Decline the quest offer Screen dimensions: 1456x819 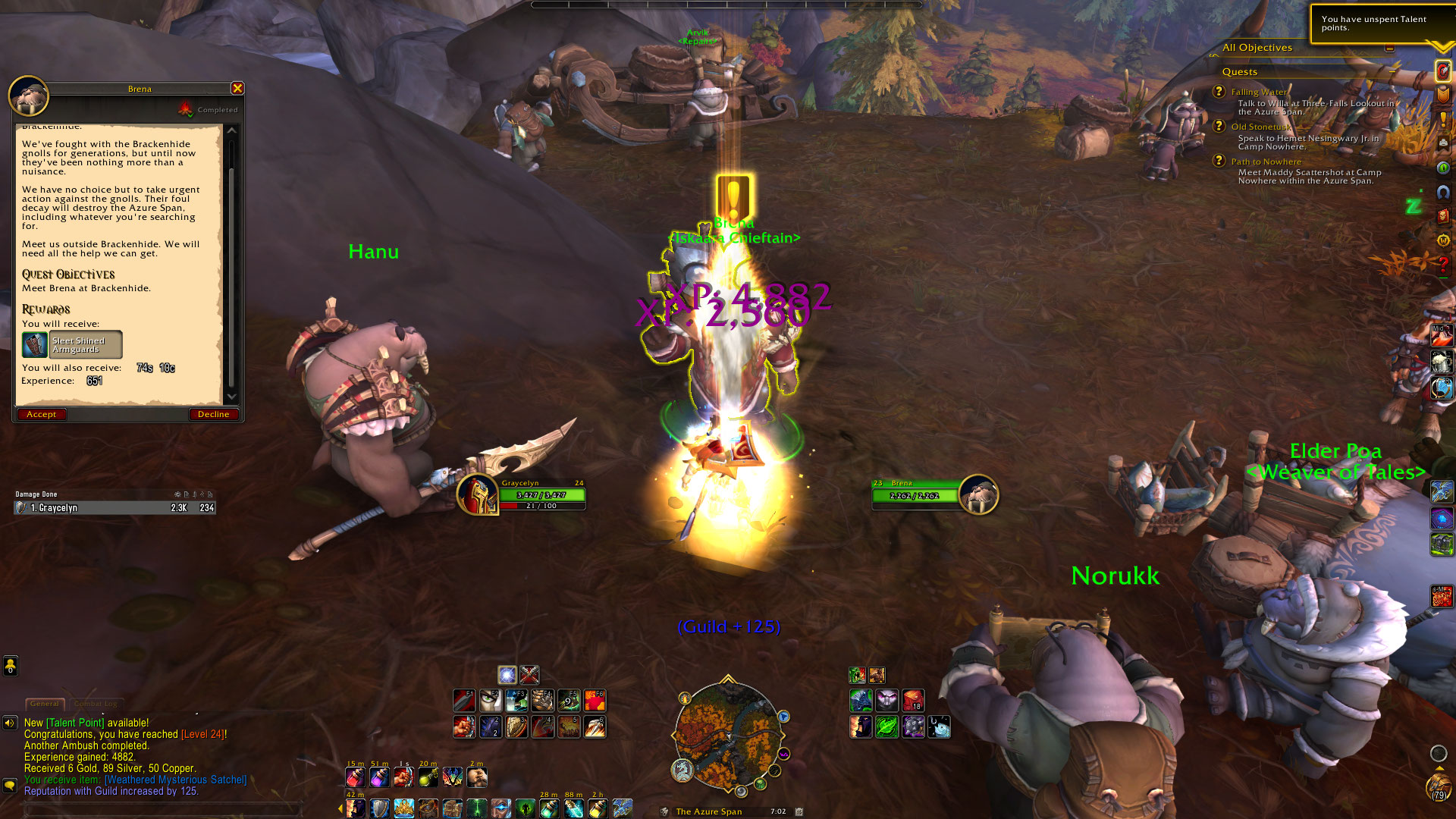(x=213, y=414)
